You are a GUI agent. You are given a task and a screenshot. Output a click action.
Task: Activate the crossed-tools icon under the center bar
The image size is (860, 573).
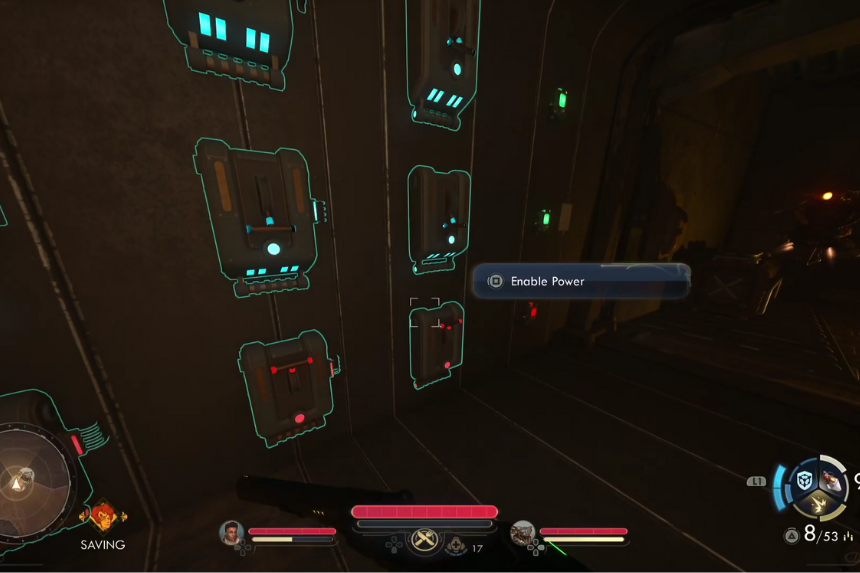pyautogui.click(x=425, y=539)
